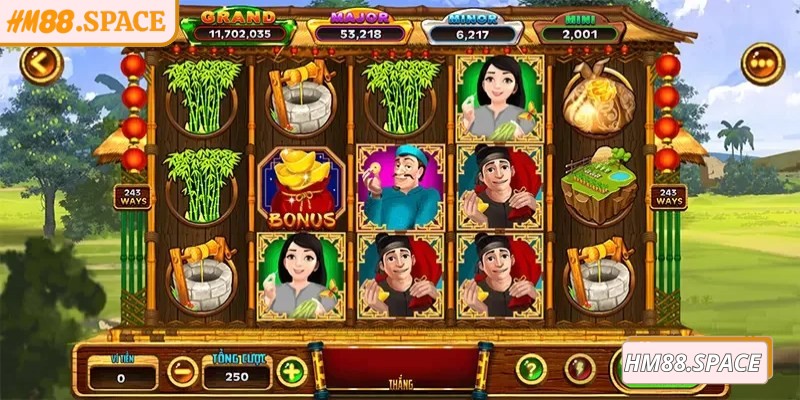The image size is (800, 400).
Task: Decrease the total bet with minus
Action: click(x=182, y=372)
